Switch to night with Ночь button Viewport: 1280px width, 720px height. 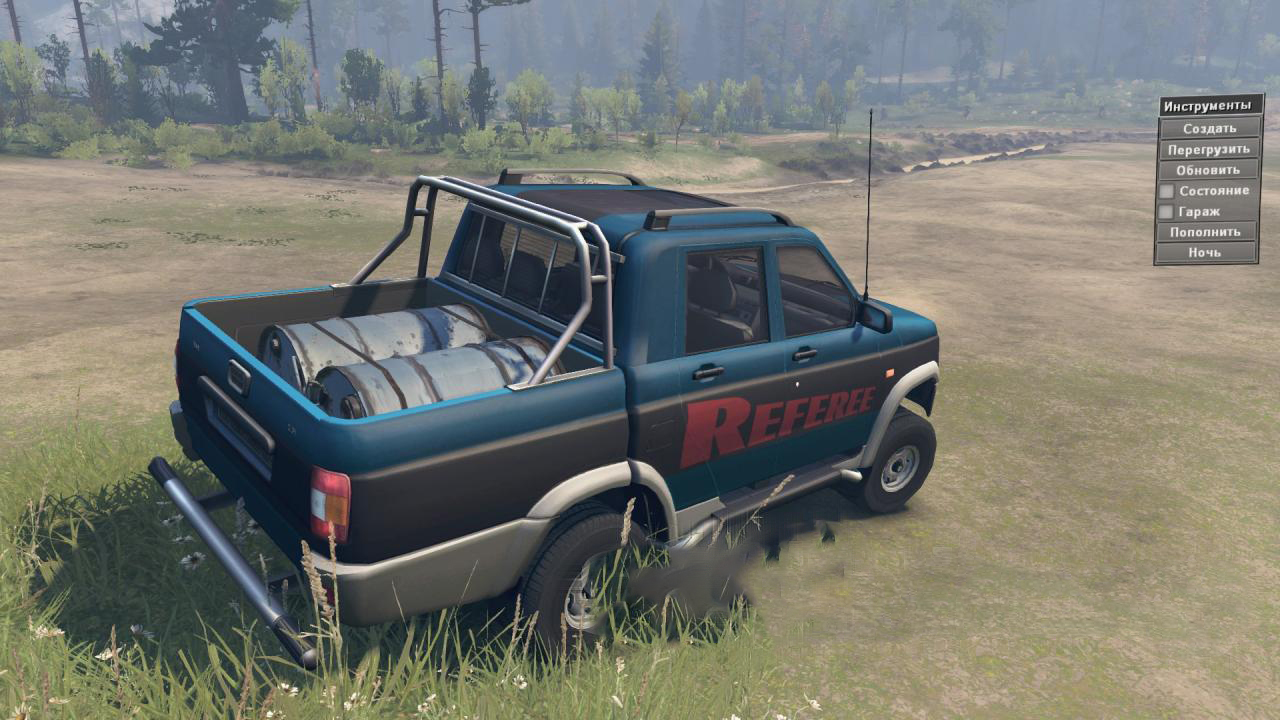tap(1208, 253)
